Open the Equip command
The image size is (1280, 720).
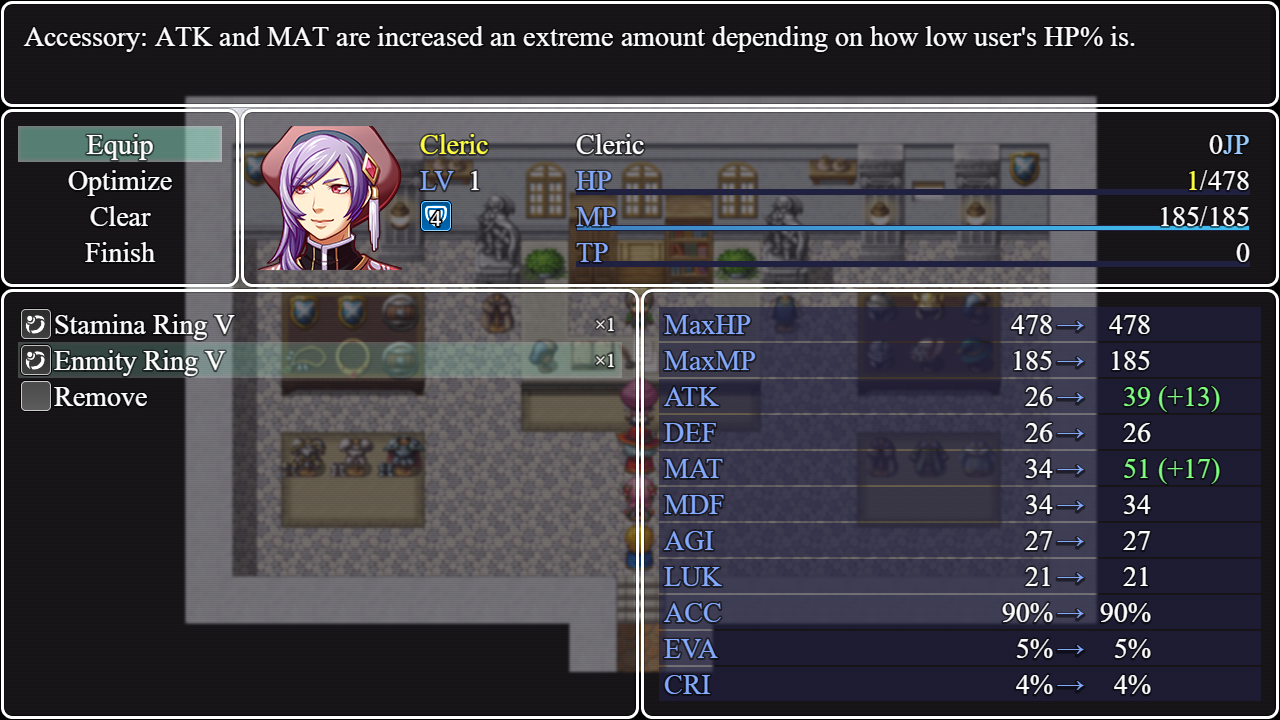coord(120,144)
